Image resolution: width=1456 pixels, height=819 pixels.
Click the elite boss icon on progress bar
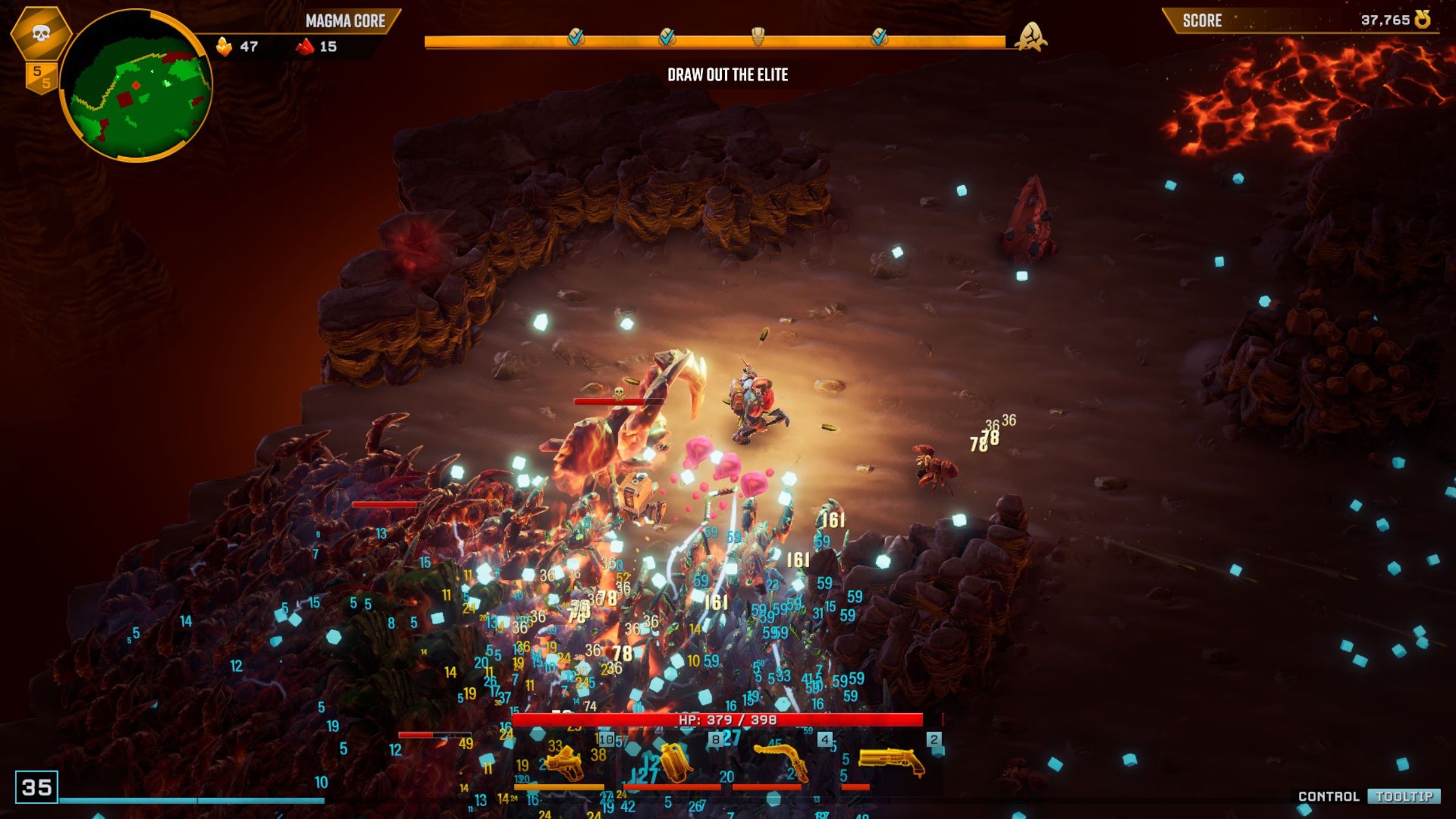[x=1031, y=36]
